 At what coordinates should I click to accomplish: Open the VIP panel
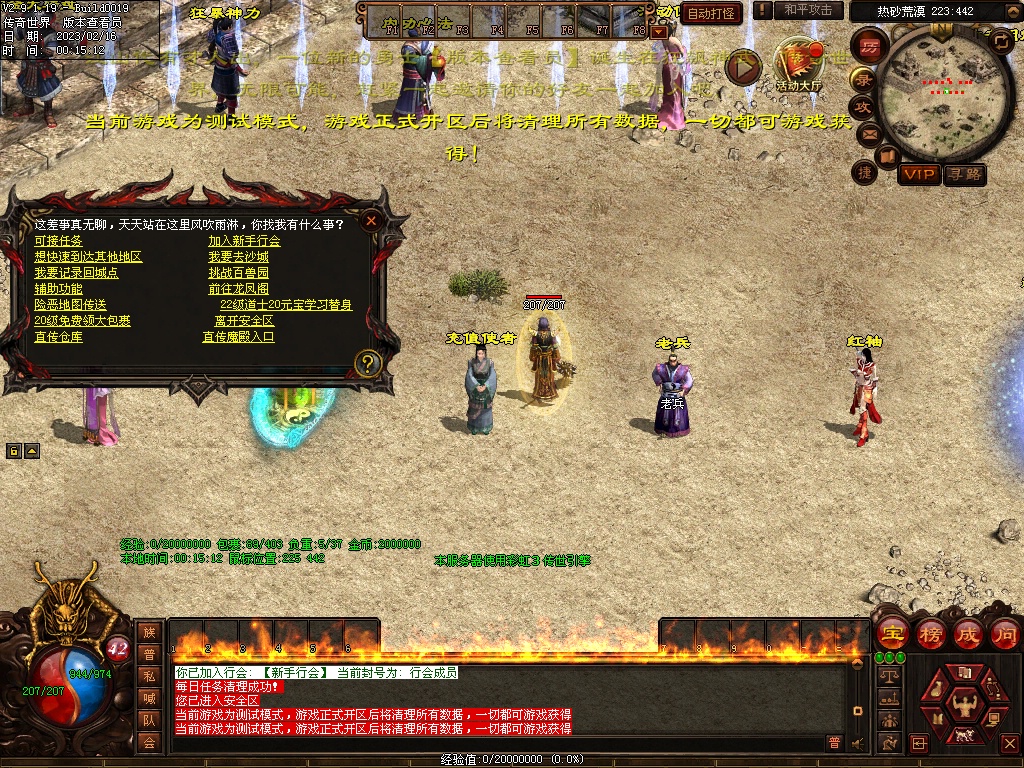[918, 174]
